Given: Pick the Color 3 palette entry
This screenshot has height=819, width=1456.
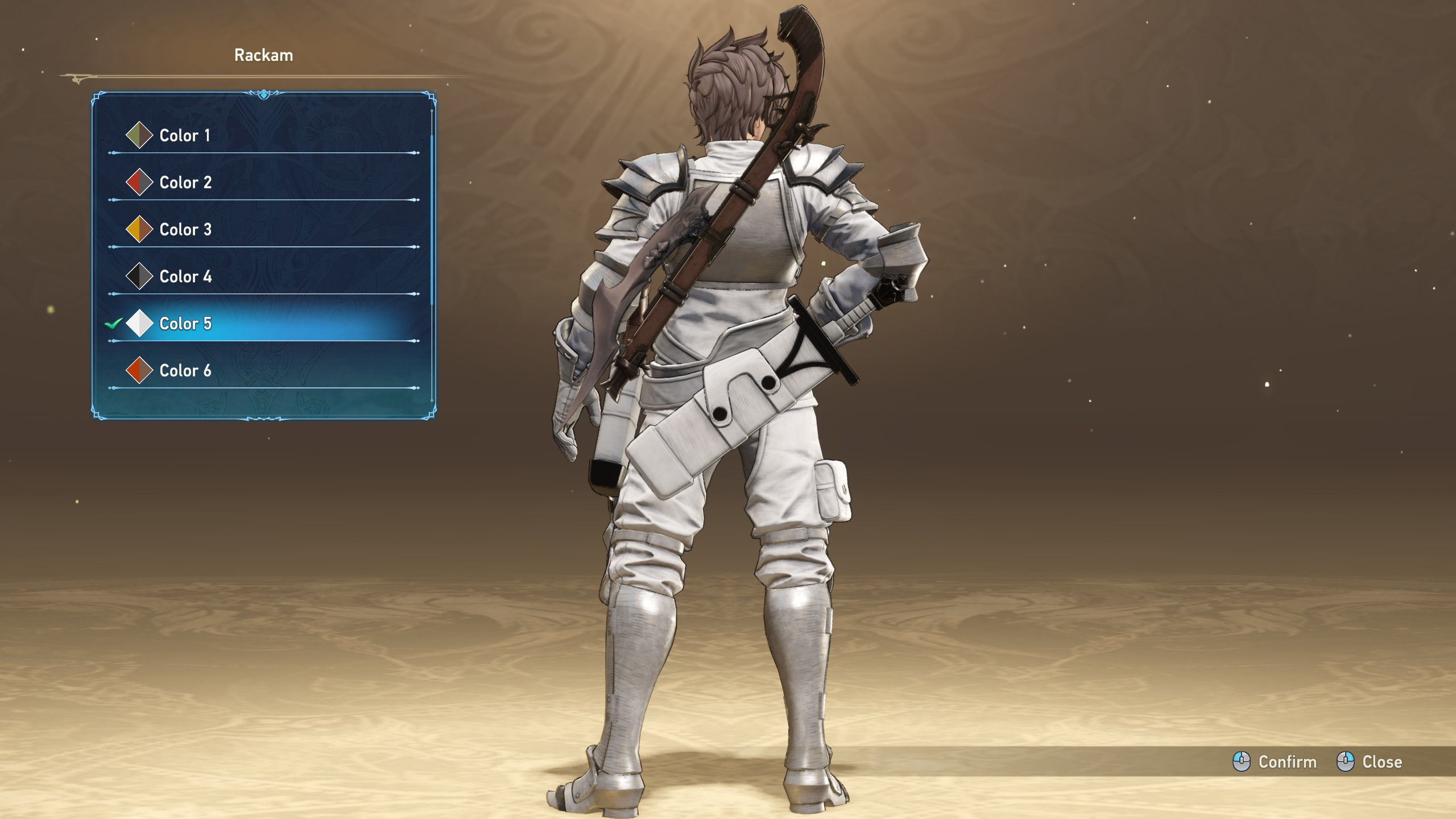Looking at the screenshot, I should tap(263, 230).
